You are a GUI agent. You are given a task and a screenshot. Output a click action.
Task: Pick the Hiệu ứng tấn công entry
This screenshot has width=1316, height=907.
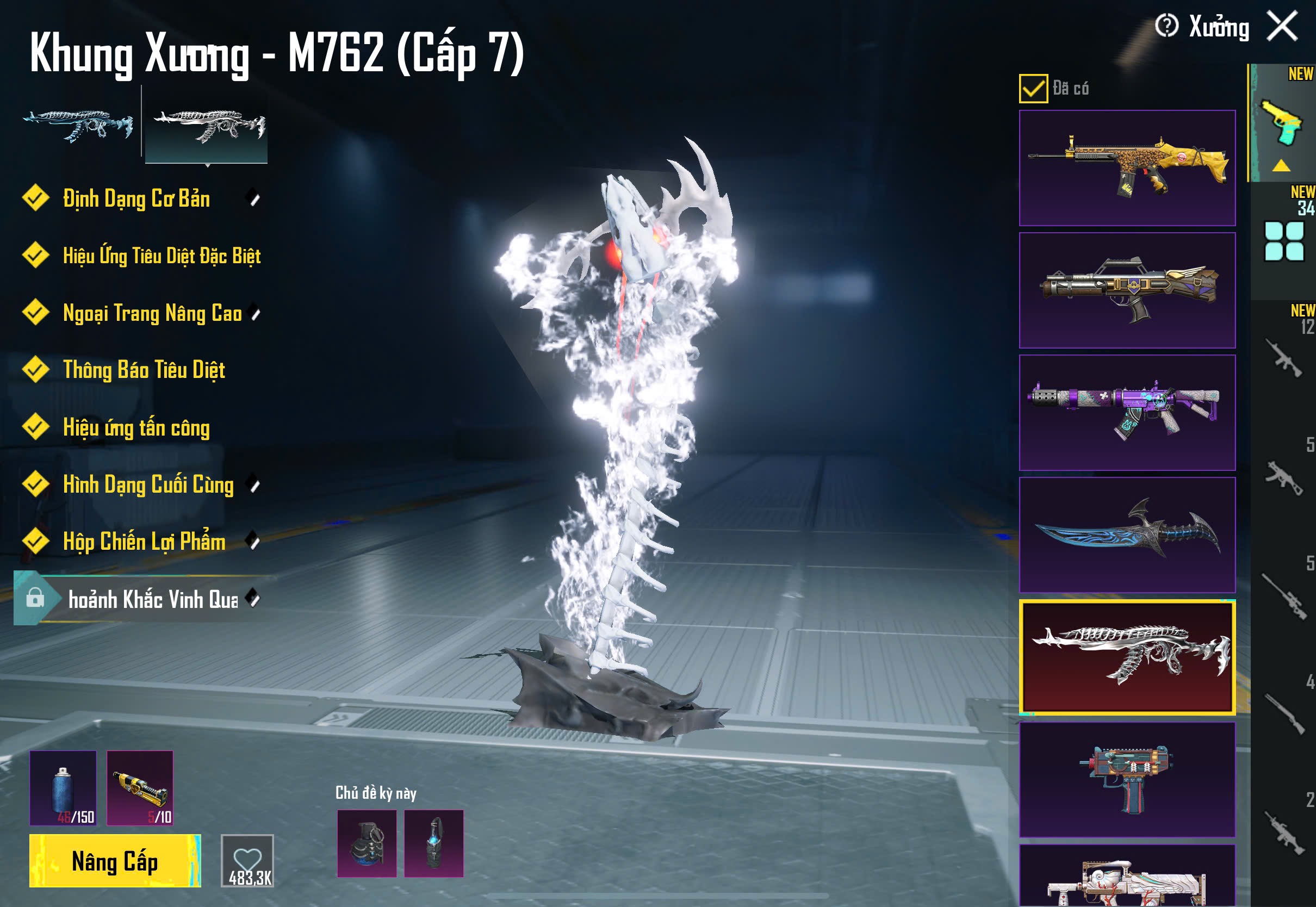pos(136,427)
